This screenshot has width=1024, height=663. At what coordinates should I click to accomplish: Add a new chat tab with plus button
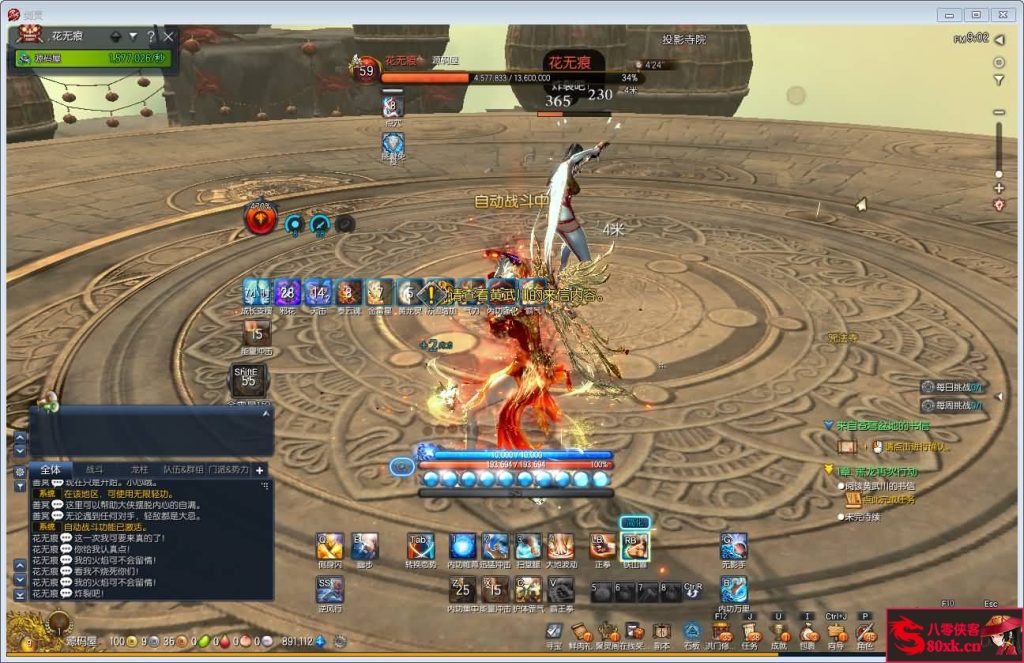(x=260, y=470)
